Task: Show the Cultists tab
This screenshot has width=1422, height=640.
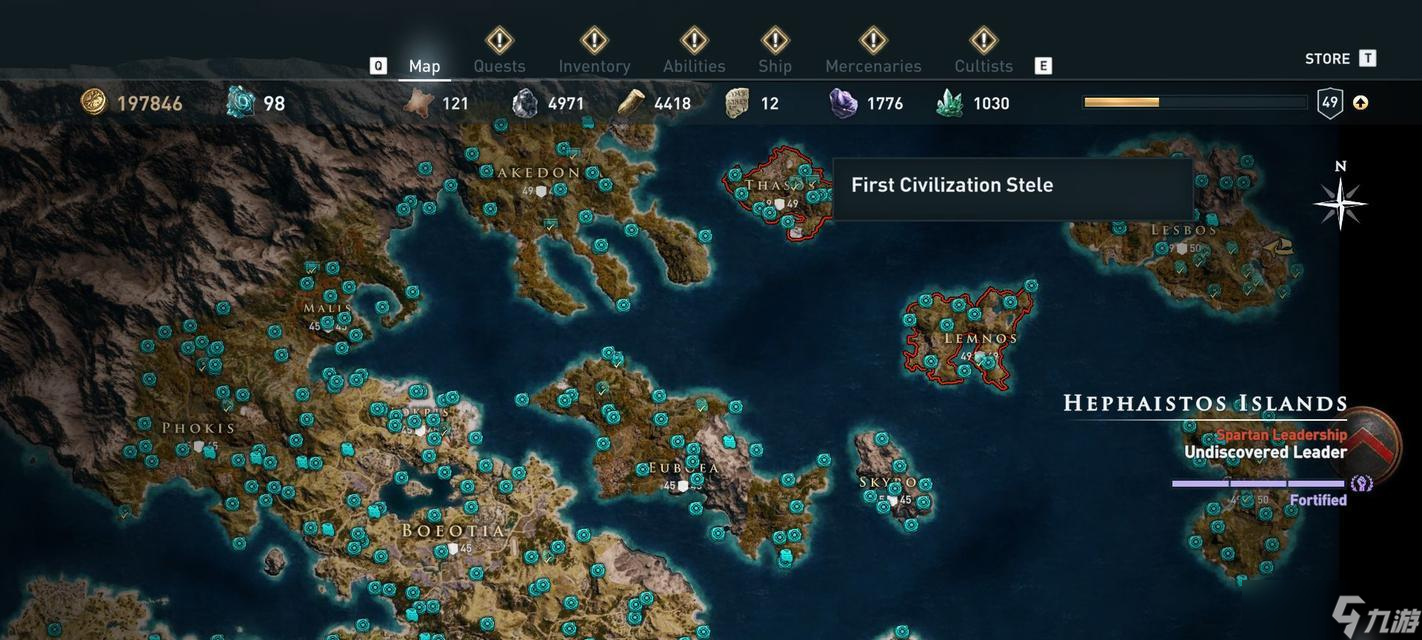Action: 983,66
